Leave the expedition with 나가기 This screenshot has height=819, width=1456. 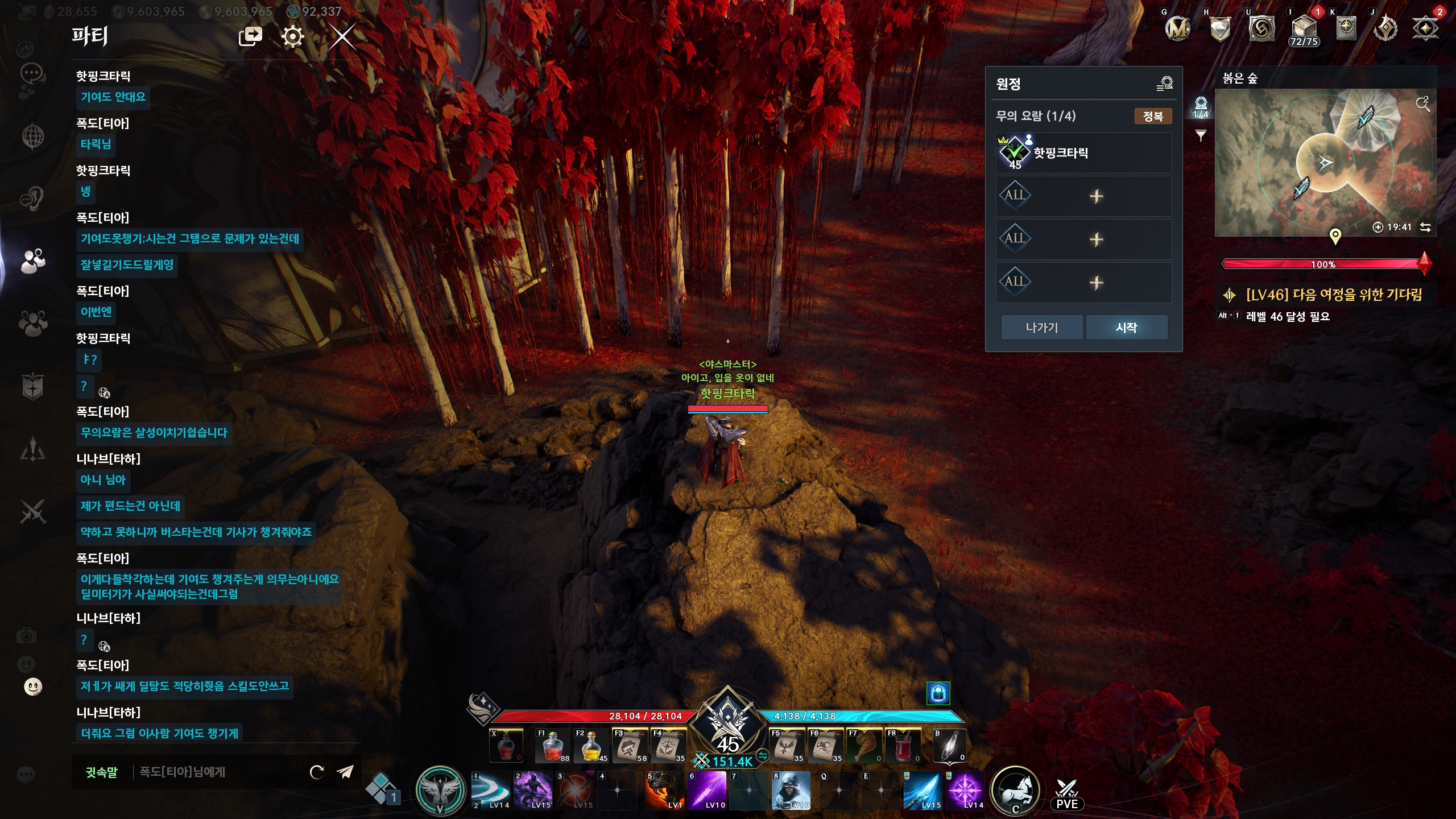(x=1041, y=328)
